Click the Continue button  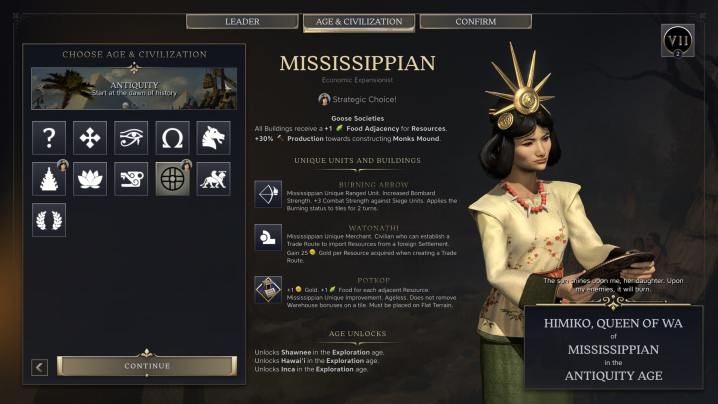pyautogui.click(x=146, y=366)
